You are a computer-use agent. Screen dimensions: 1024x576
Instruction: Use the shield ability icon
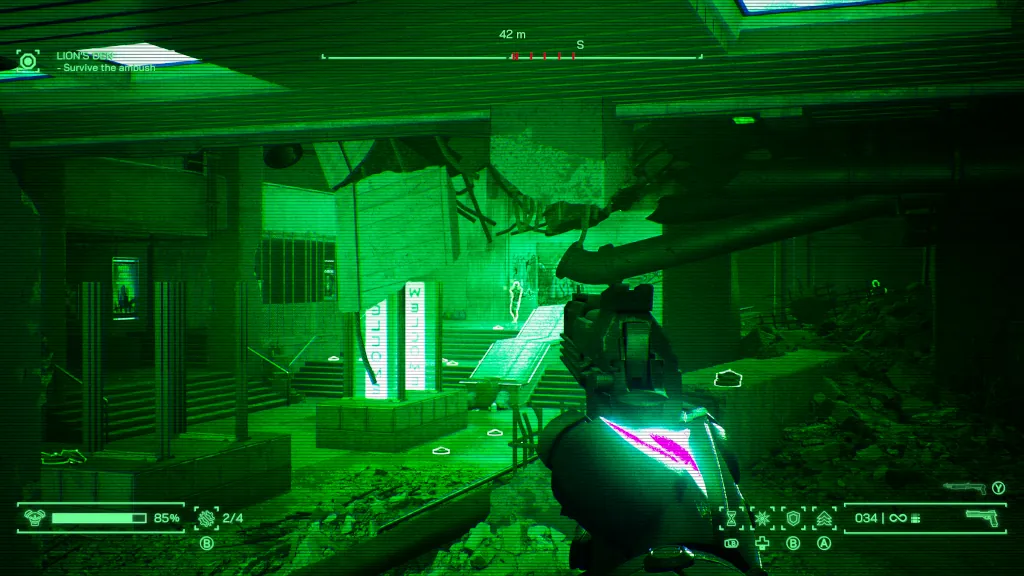(x=794, y=518)
